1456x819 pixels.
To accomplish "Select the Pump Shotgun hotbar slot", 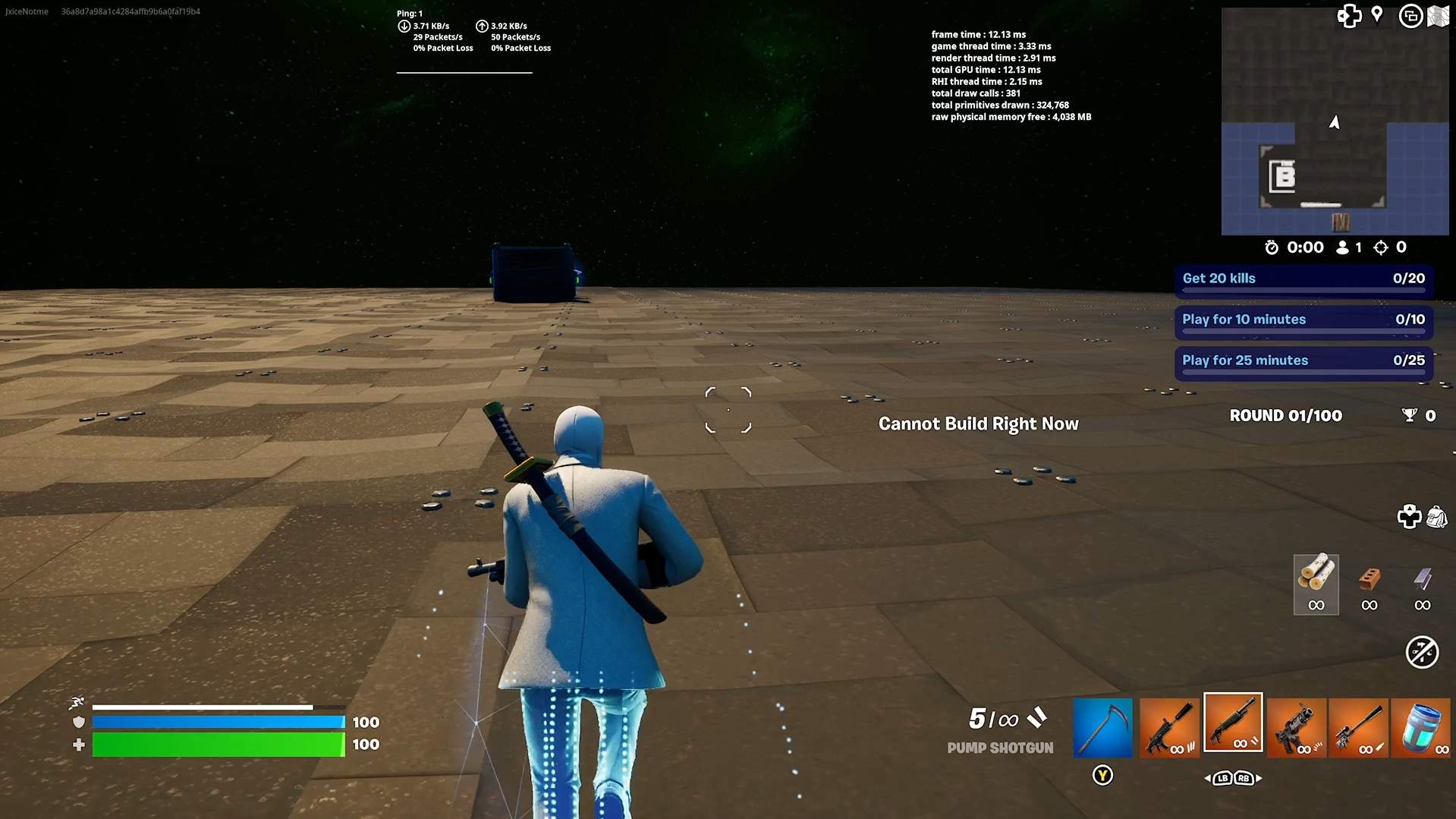I will (x=1233, y=723).
